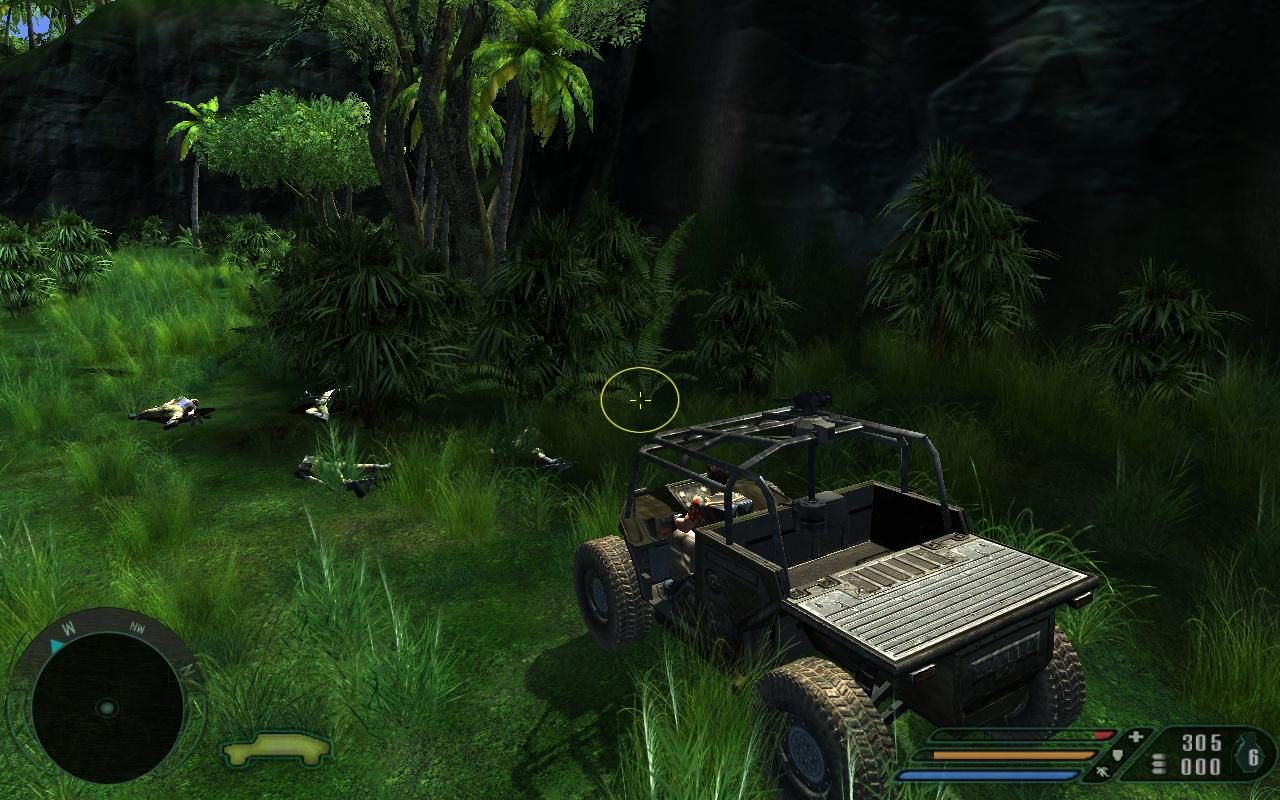Click the running figure stance icon
Screen dimensions: 1280x800
(1101, 770)
